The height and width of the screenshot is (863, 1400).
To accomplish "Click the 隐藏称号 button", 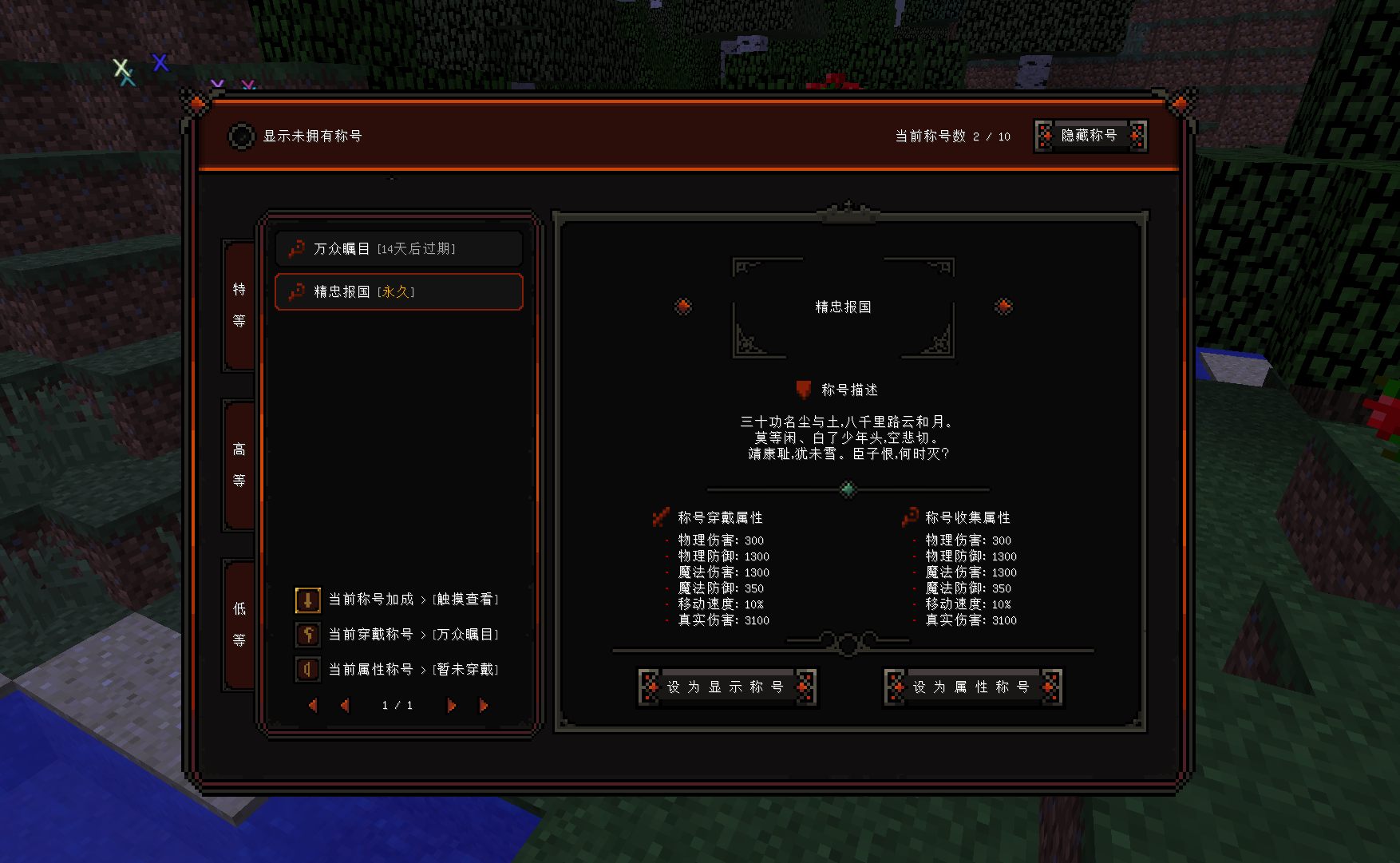I will tap(1090, 136).
